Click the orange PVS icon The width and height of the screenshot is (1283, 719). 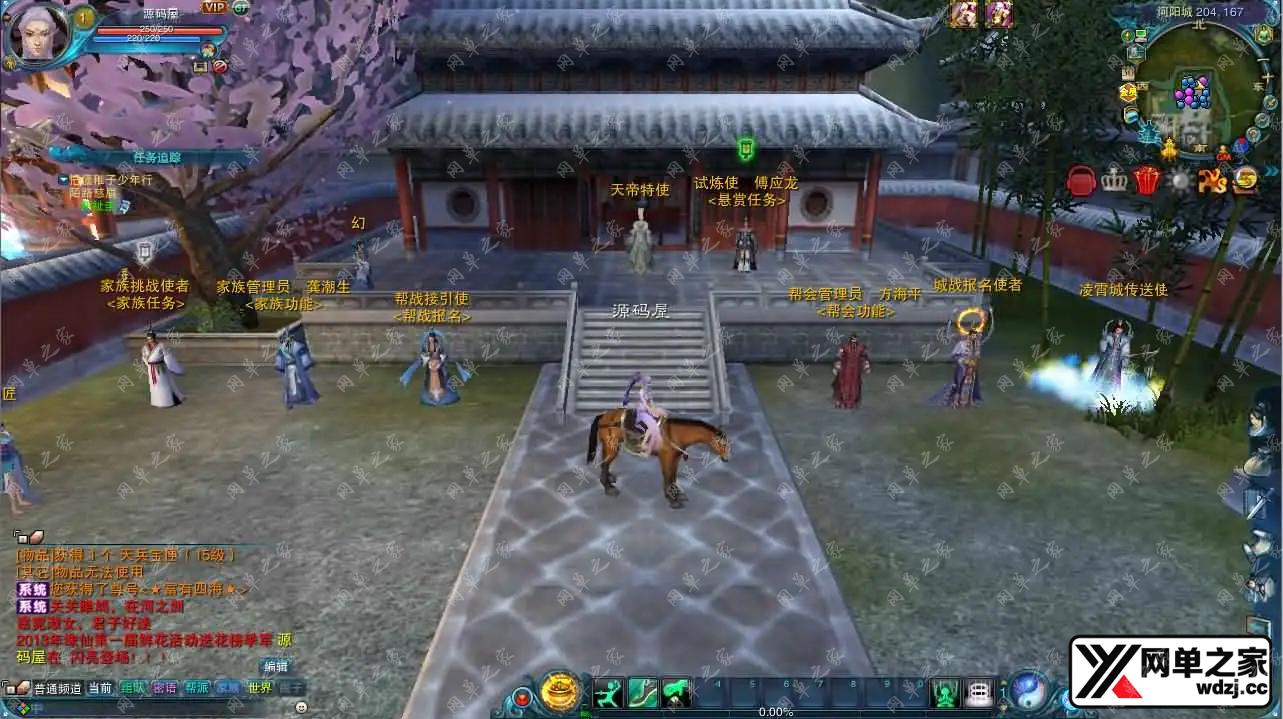pos(1212,180)
